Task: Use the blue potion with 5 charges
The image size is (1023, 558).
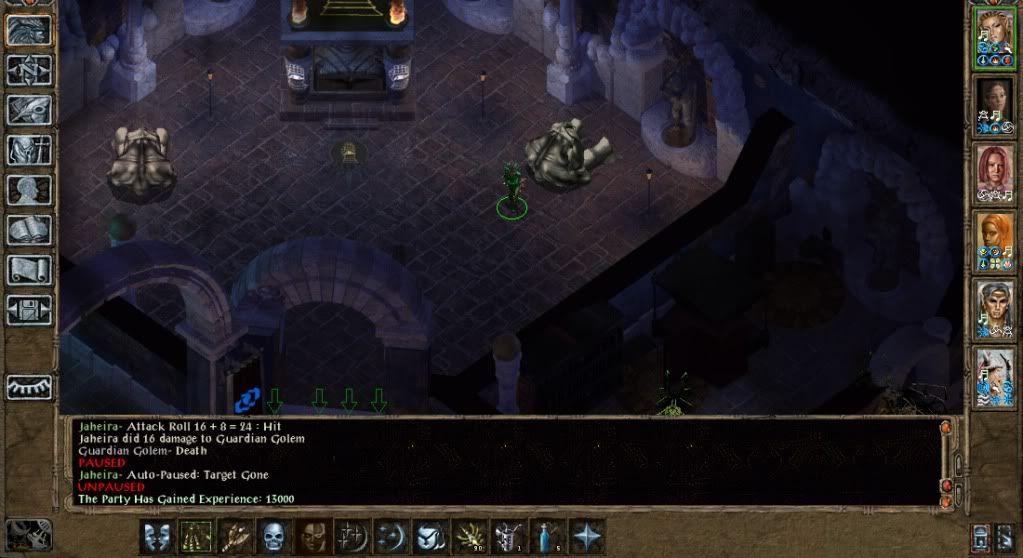Action: [x=547, y=537]
